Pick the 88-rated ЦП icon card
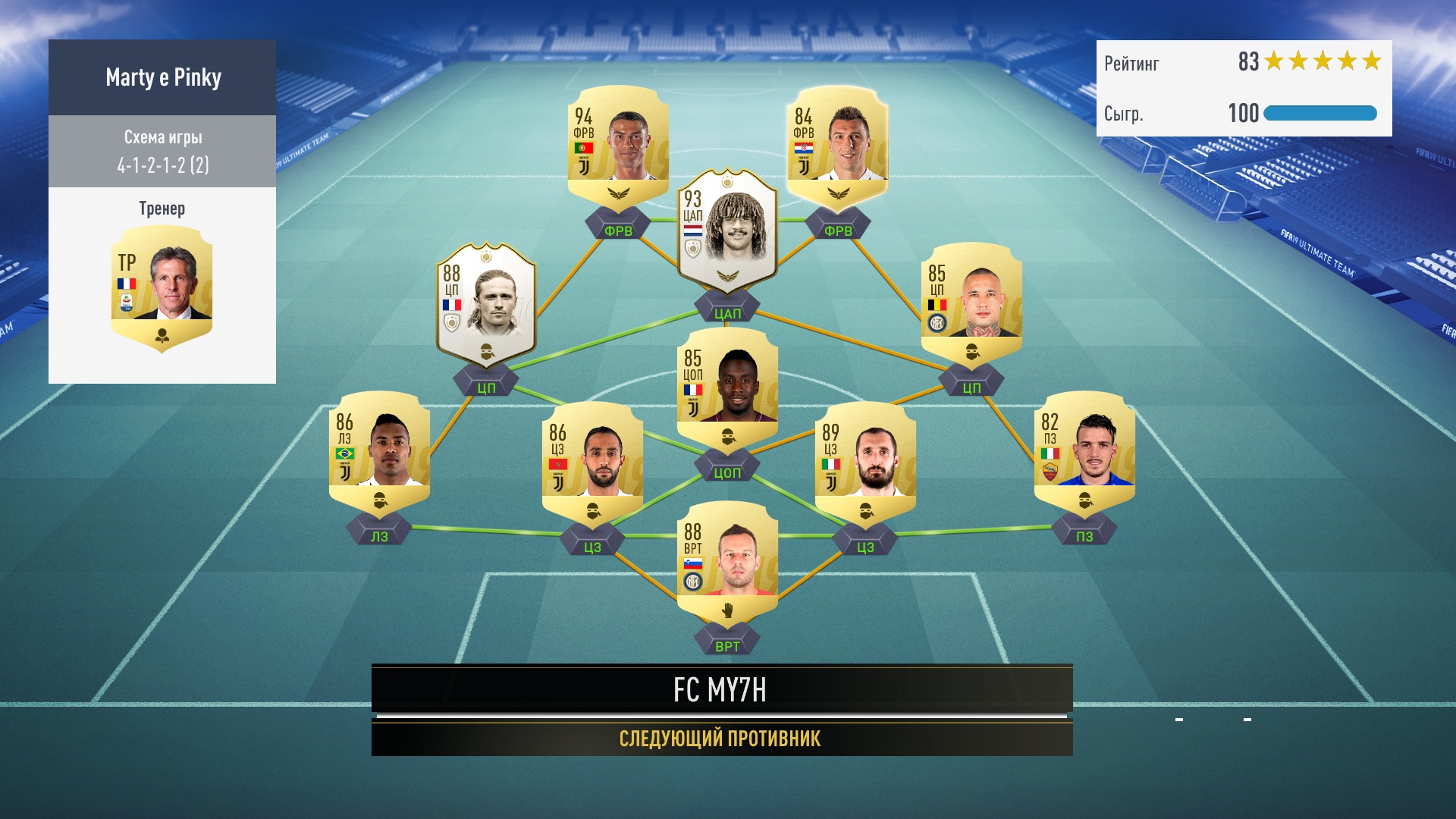The width and height of the screenshot is (1456, 819). tap(486, 303)
